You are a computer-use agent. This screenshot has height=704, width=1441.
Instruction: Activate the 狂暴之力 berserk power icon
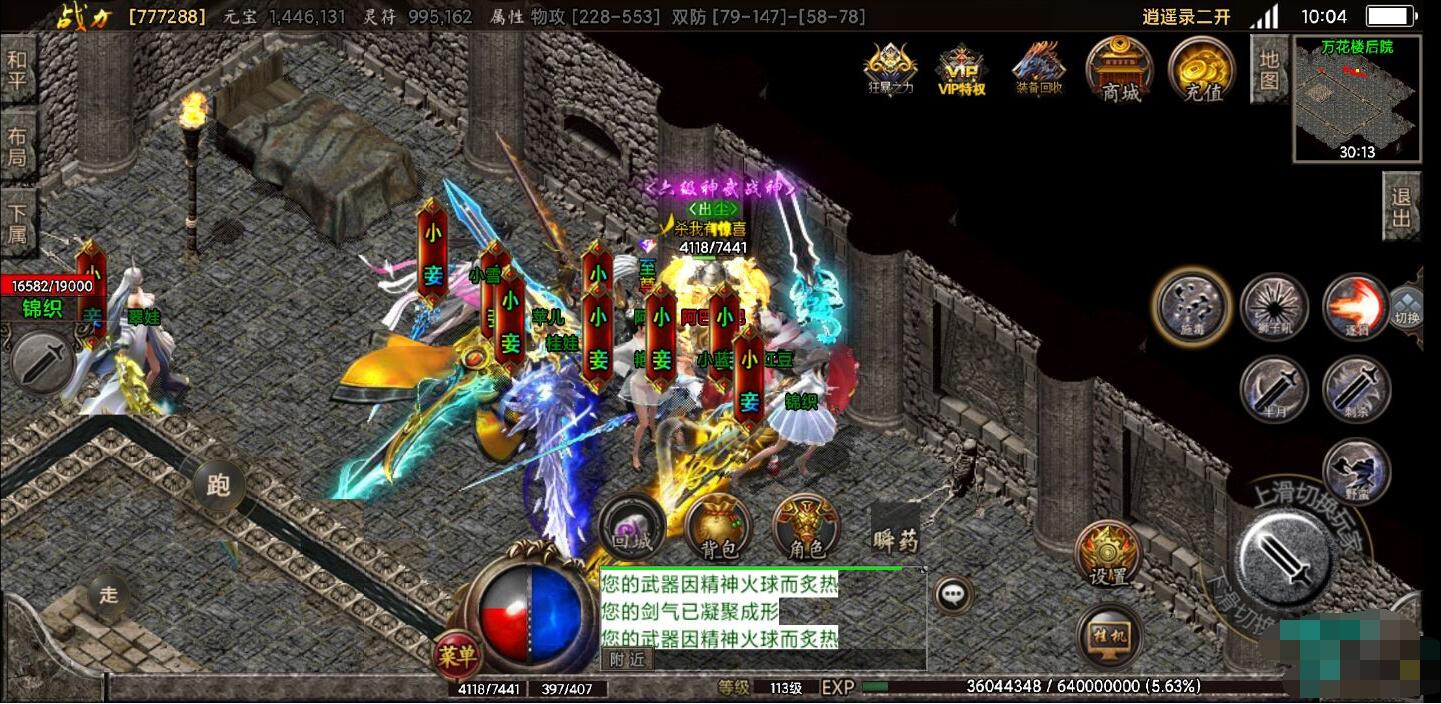[890, 69]
